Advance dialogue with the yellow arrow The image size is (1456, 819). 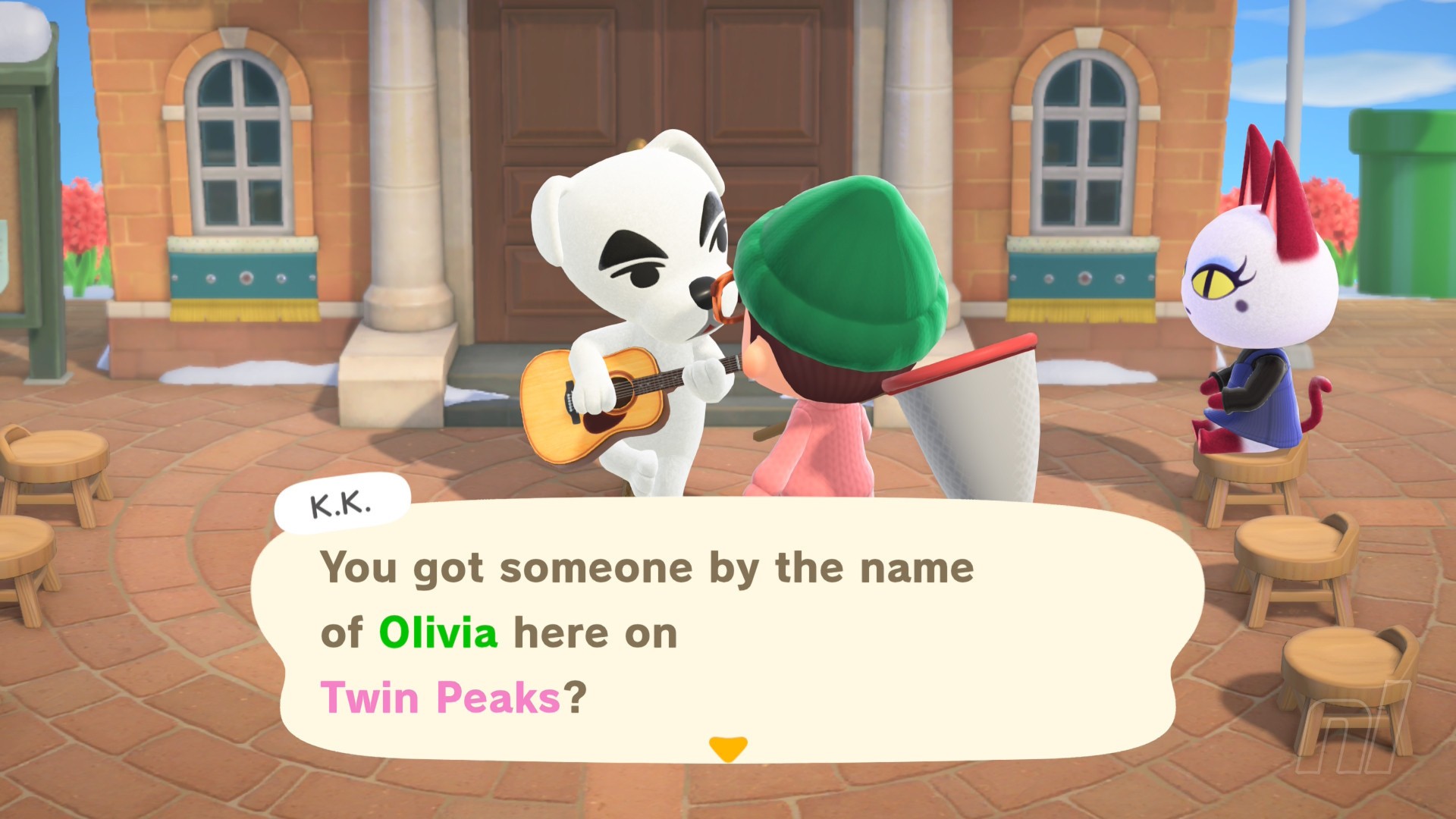tap(727, 748)
